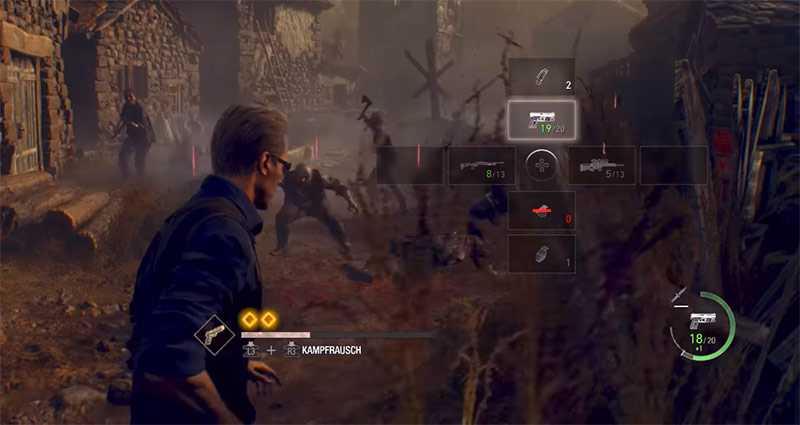The image size is (800, 425).
Task: Click the diamond pistol icon beside Kampfrausch
Action: 214,336
